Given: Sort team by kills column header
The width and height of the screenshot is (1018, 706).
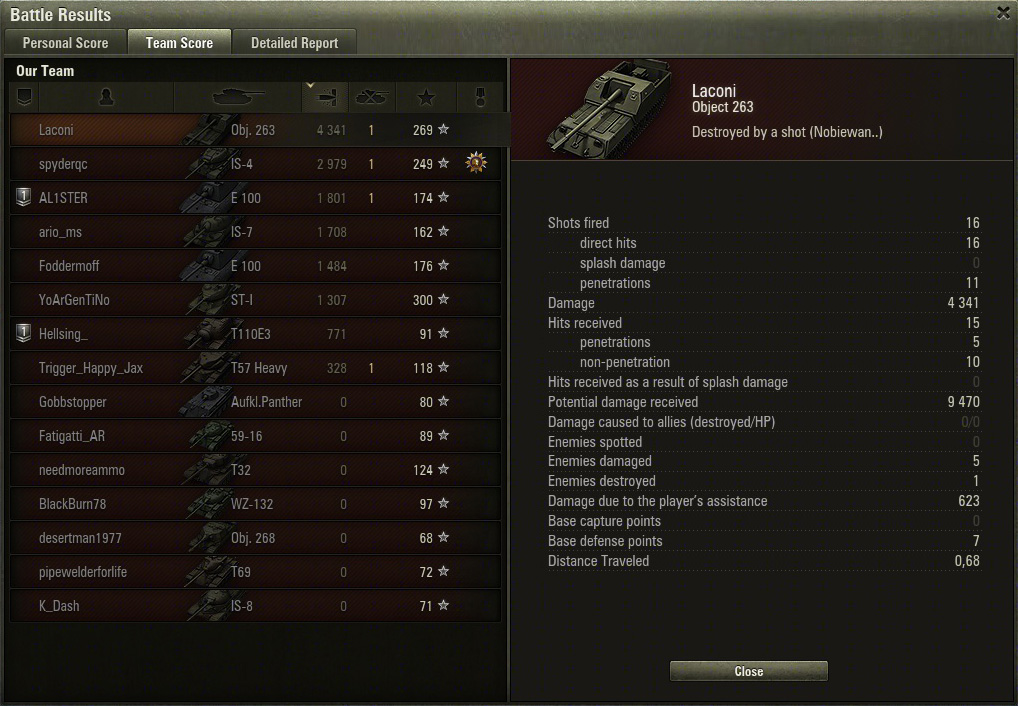Looking at the screenshot, I should point(372,97).
